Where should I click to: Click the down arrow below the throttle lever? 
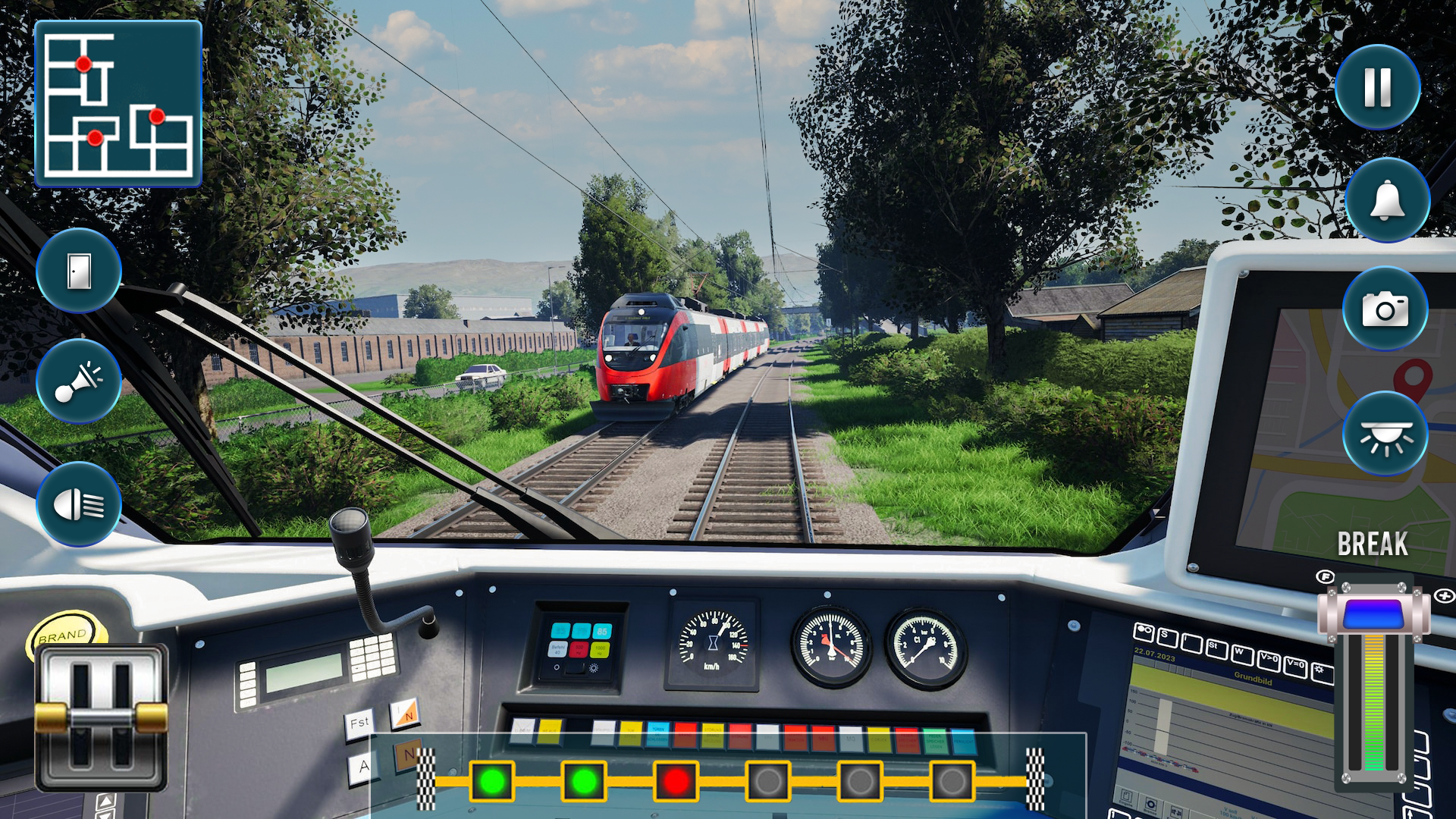(x=107, y=817)
